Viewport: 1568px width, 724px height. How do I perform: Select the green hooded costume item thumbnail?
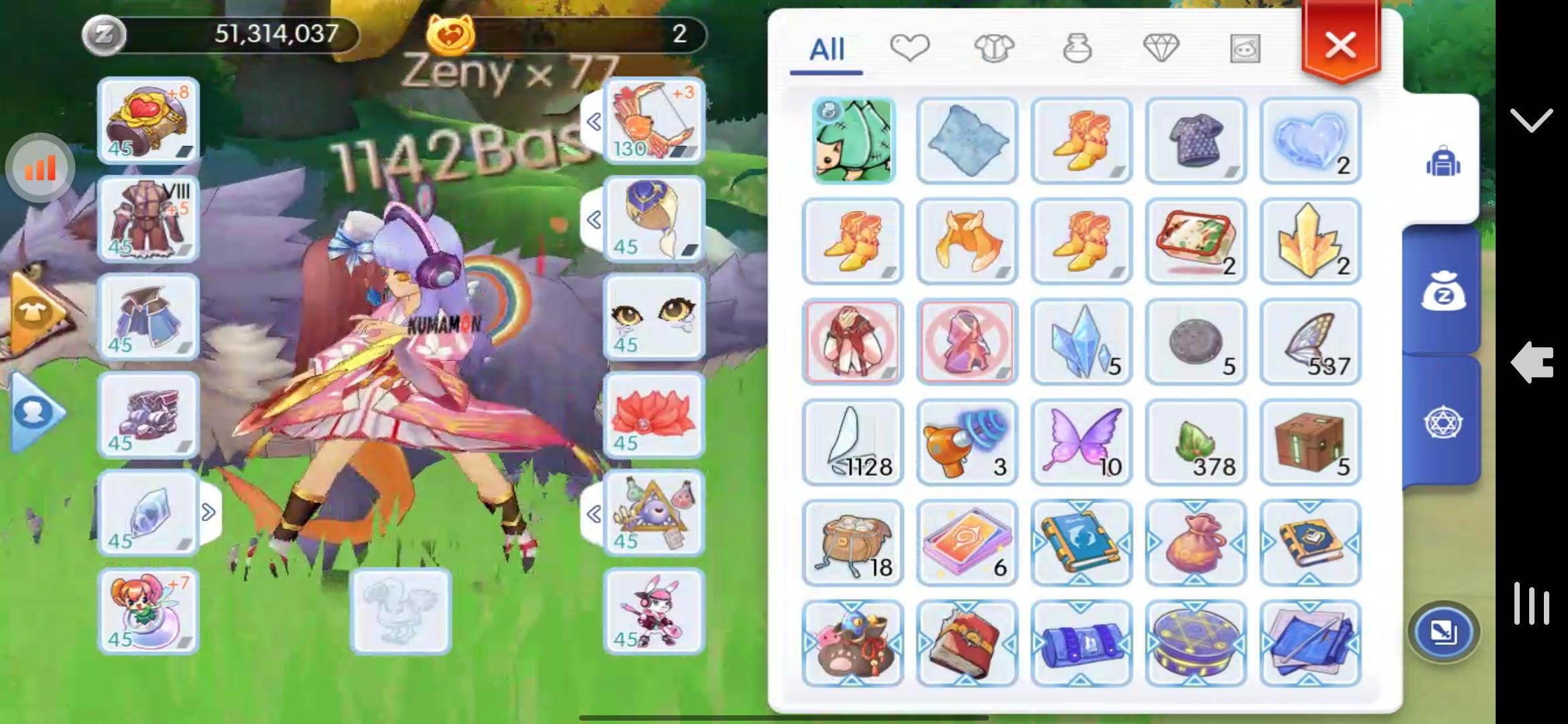click(852, 141)
